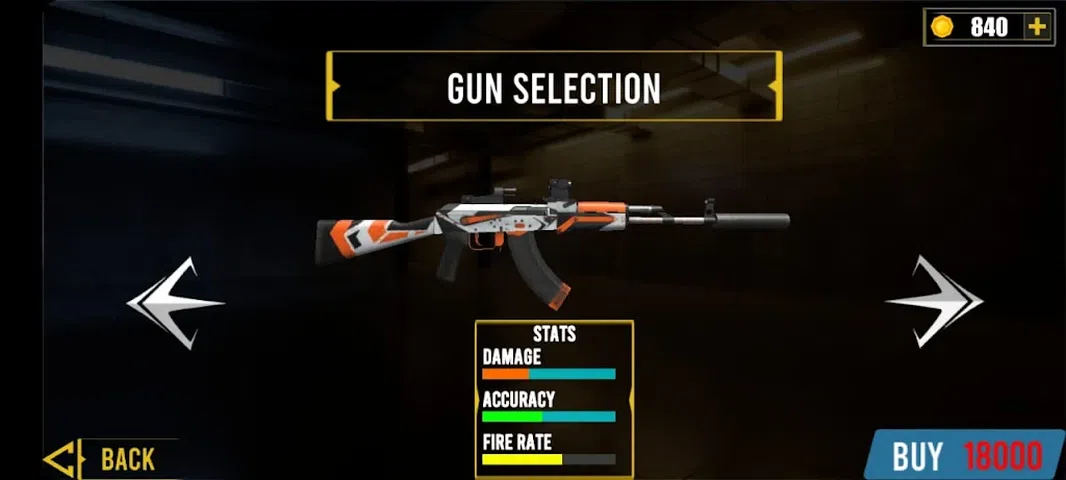This screenshot has width=1066, height=480.
Task: Add more coins with the plus button
Action: coord(1037,27)
